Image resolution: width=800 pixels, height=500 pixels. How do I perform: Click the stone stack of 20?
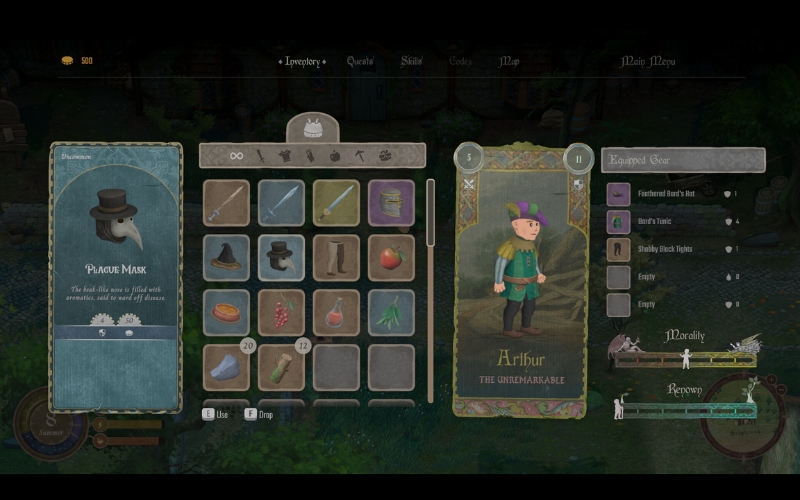click(226, 367)
